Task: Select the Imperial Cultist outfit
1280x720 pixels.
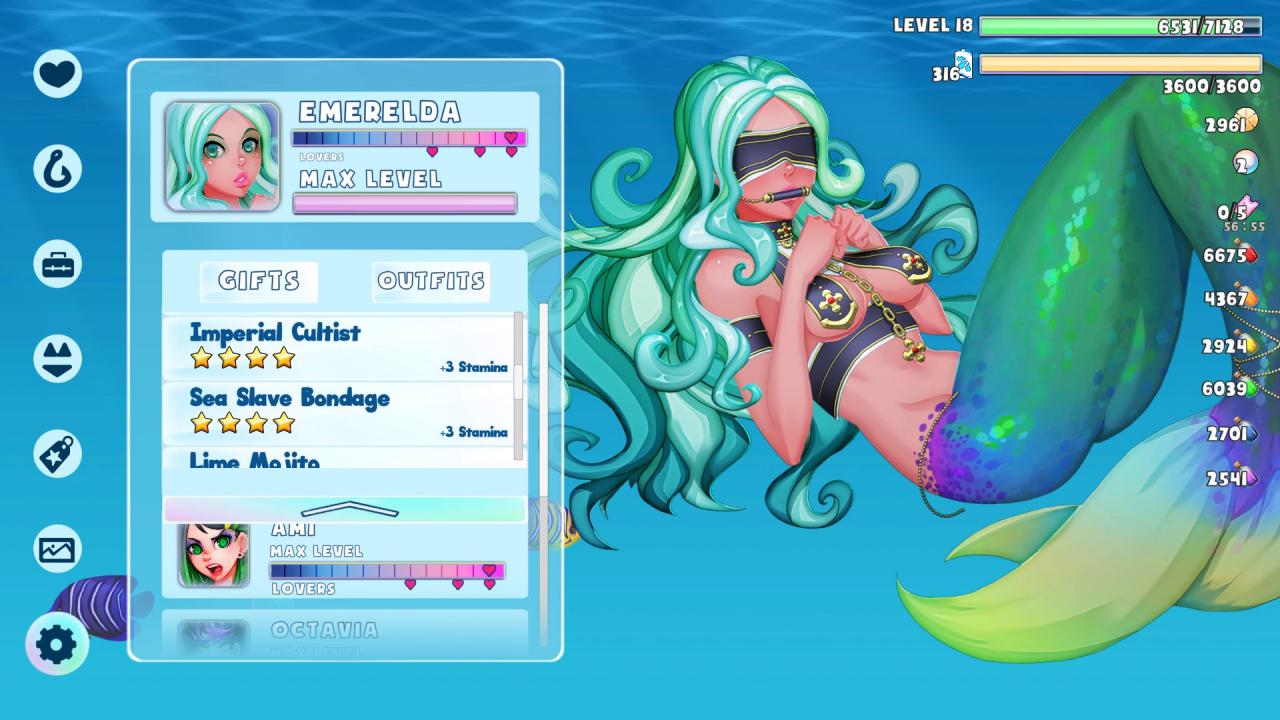Action: (x=340, y=346)
